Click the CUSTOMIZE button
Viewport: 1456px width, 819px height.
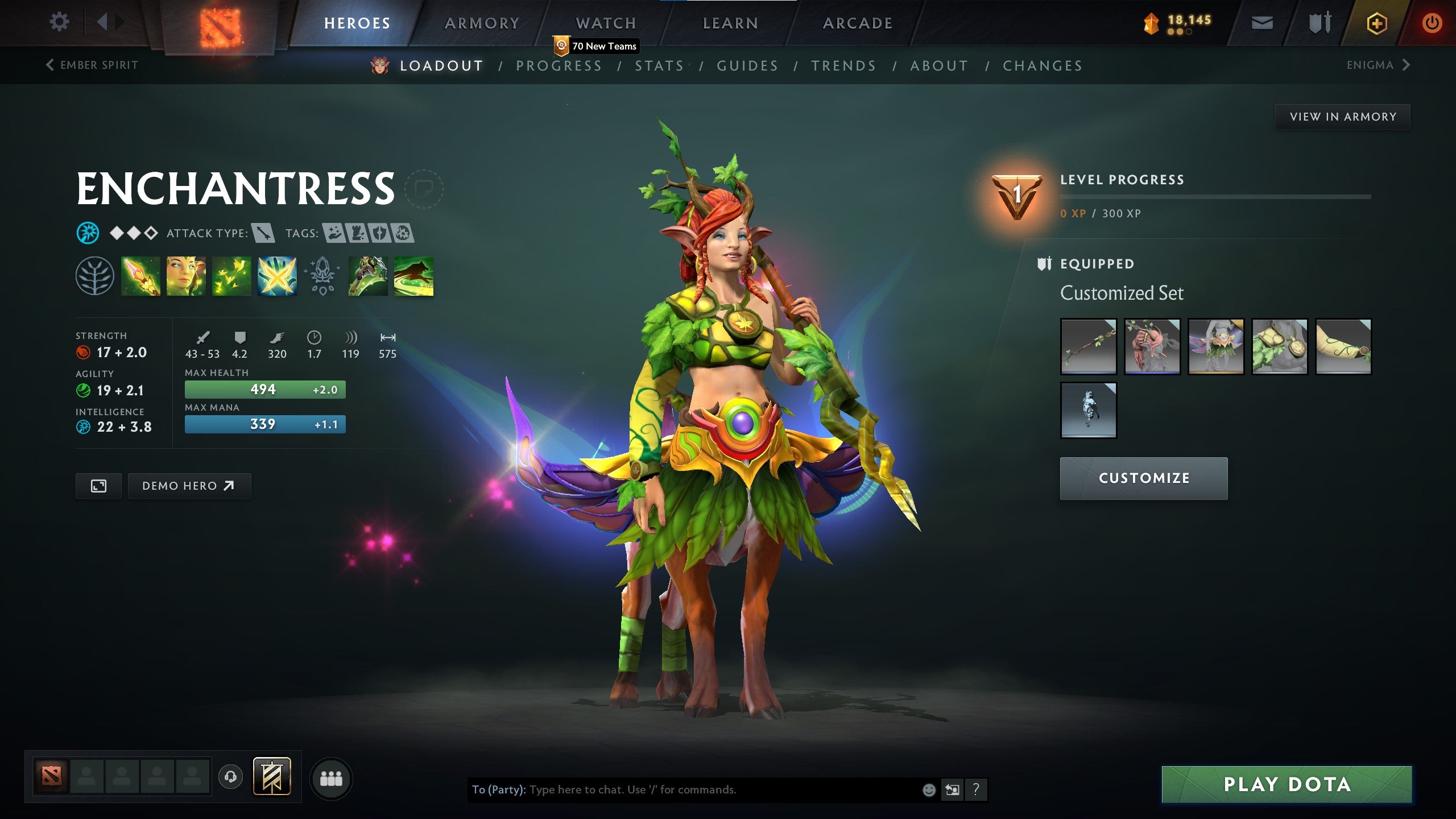point(1143,478)
